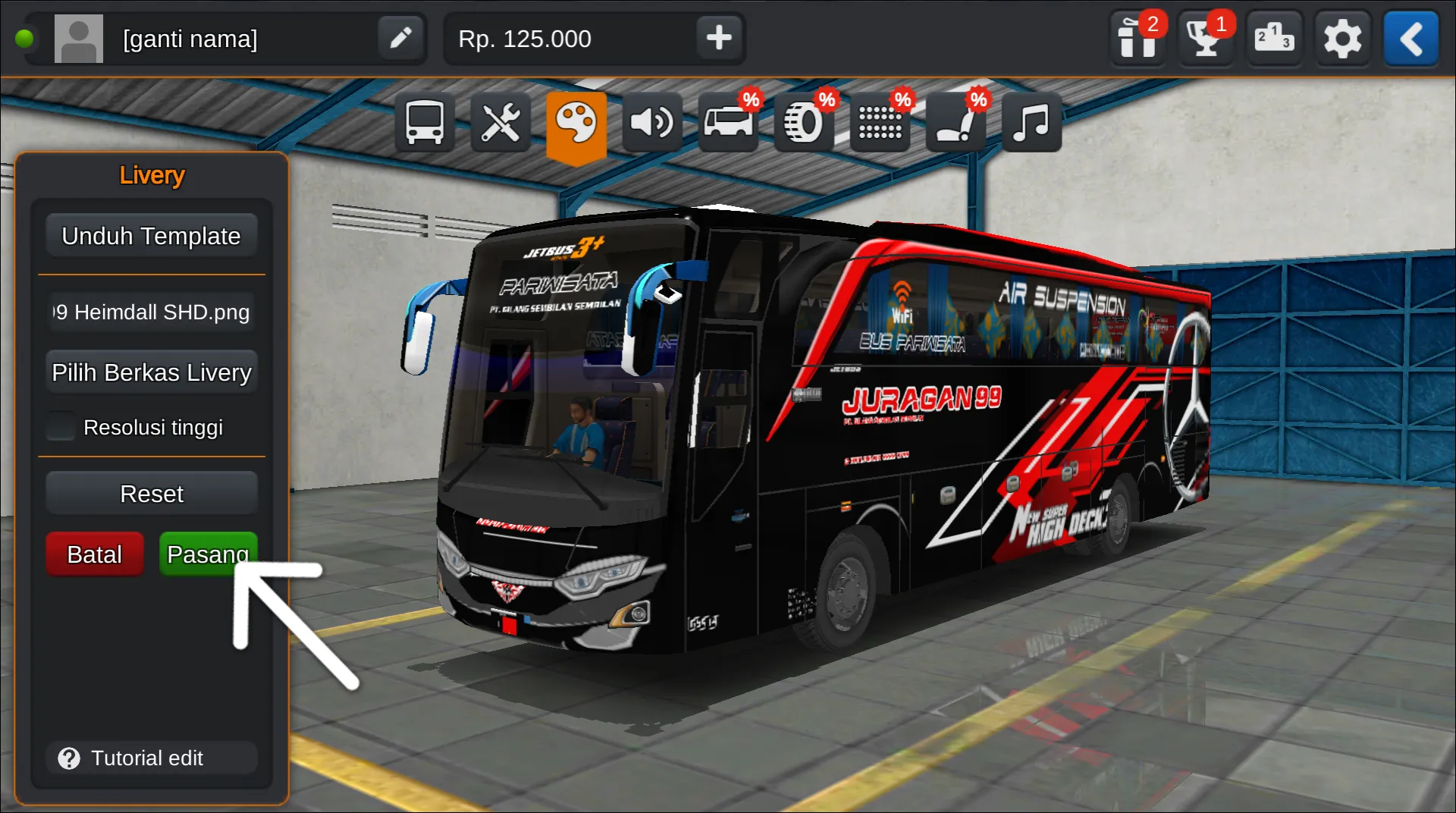
Task: Switch to the bus selection tab
Action: [425, 122]
